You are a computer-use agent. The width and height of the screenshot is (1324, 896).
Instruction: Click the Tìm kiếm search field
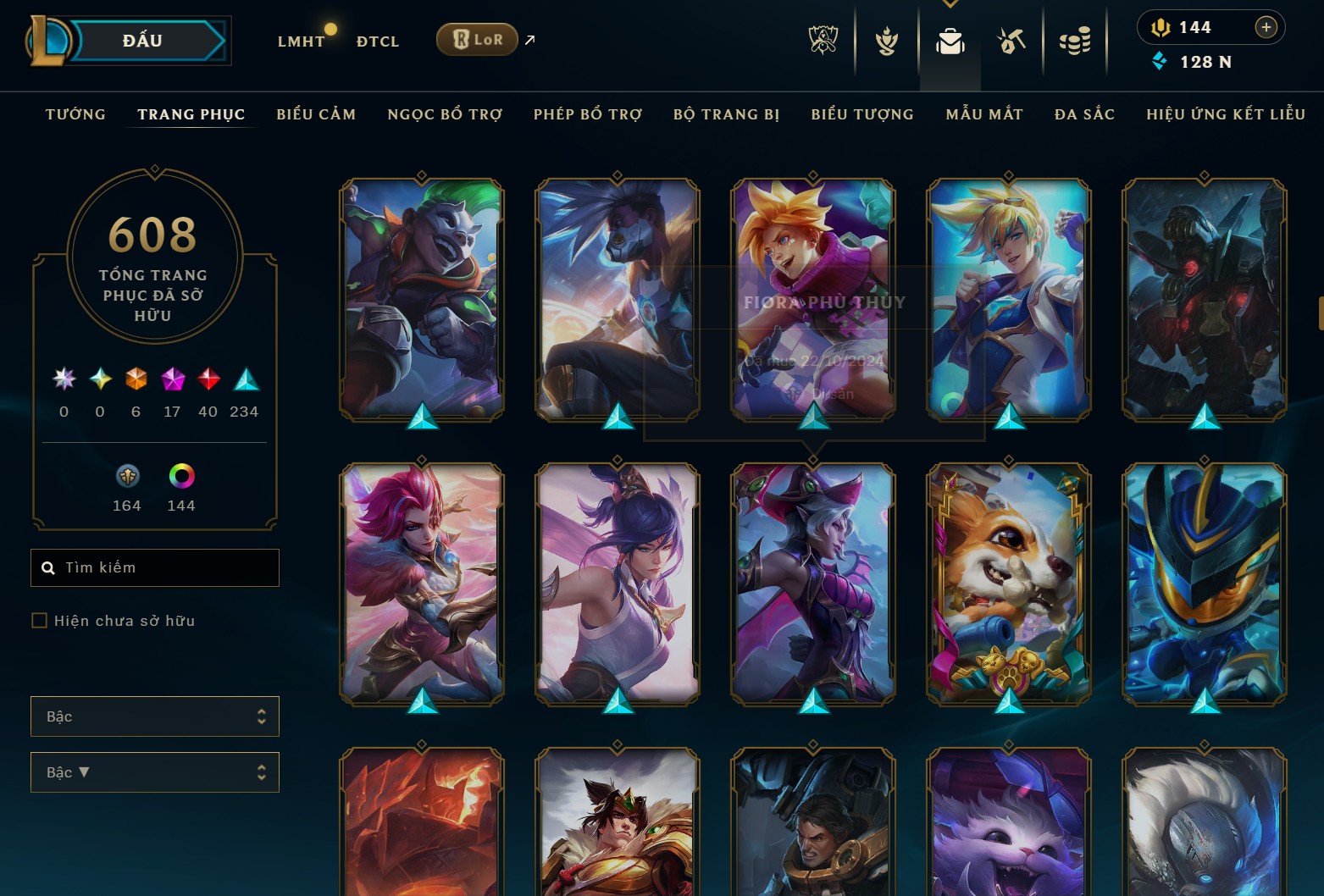155,567
